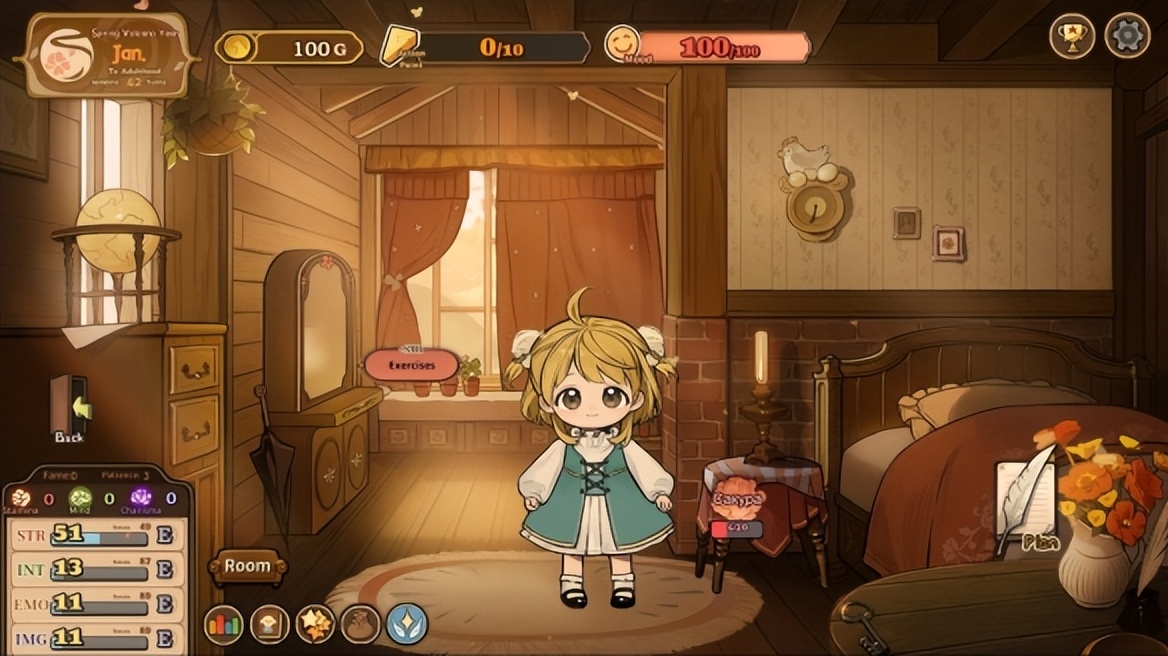Open the colored bar chart icon
The height and width of the screenshot is (656, 1168).
point(224,625)
